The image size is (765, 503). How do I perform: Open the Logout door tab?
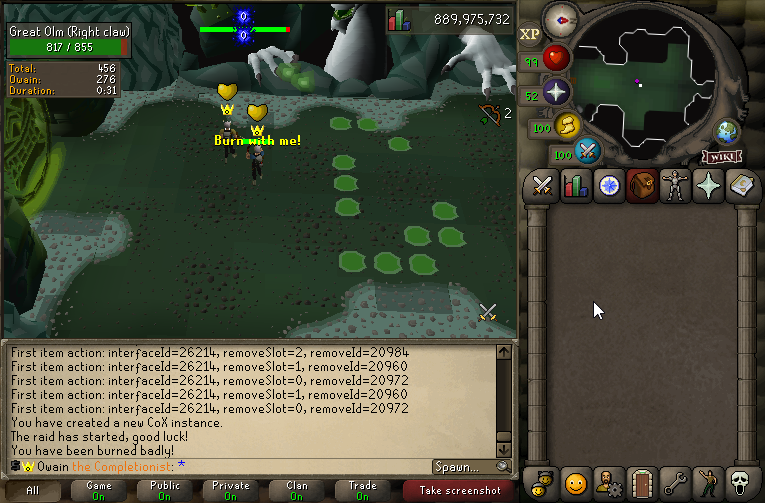point(642,483)
